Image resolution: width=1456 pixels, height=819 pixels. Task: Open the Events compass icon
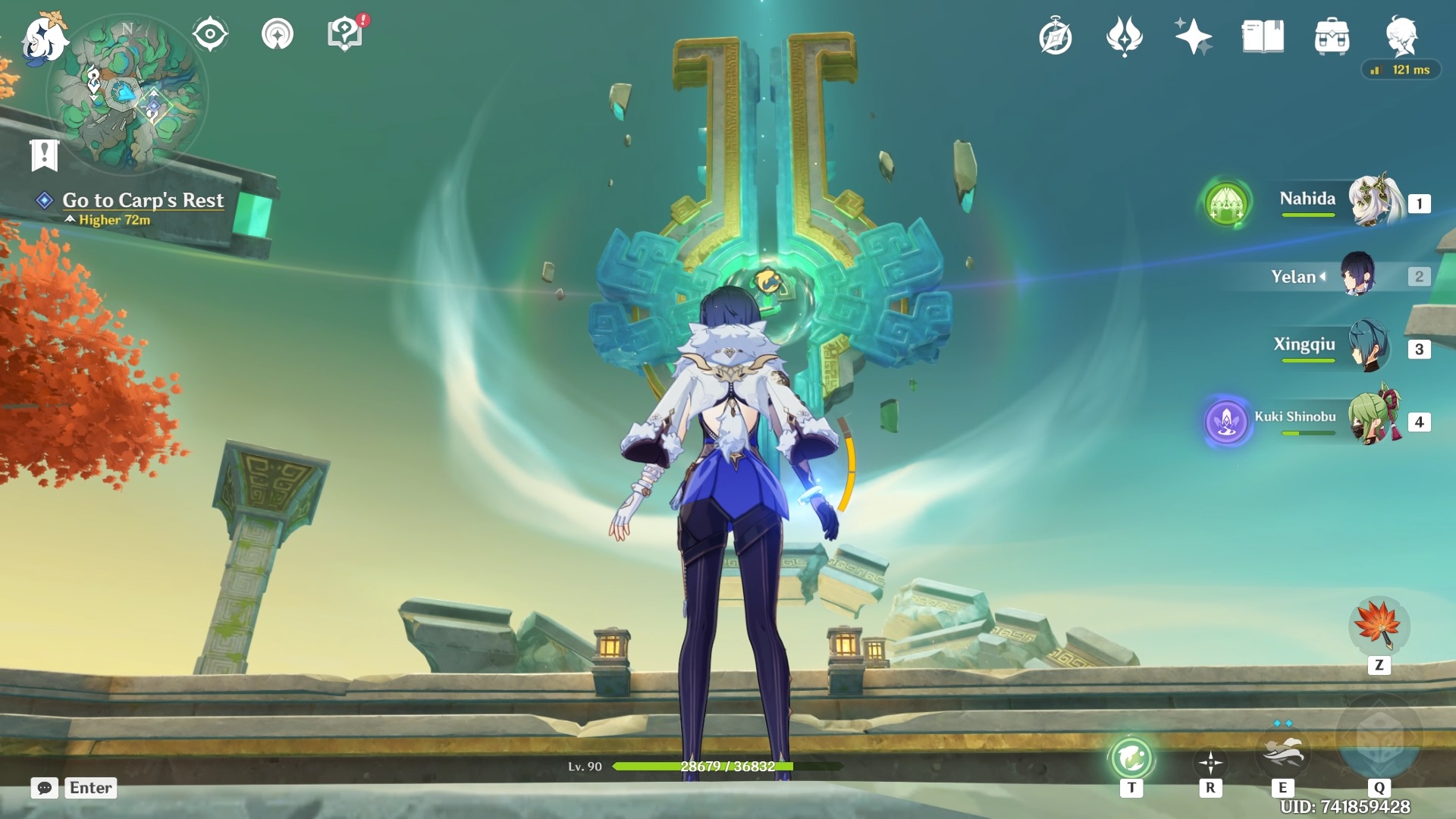pyautogui.click(x=1057, y=34)
